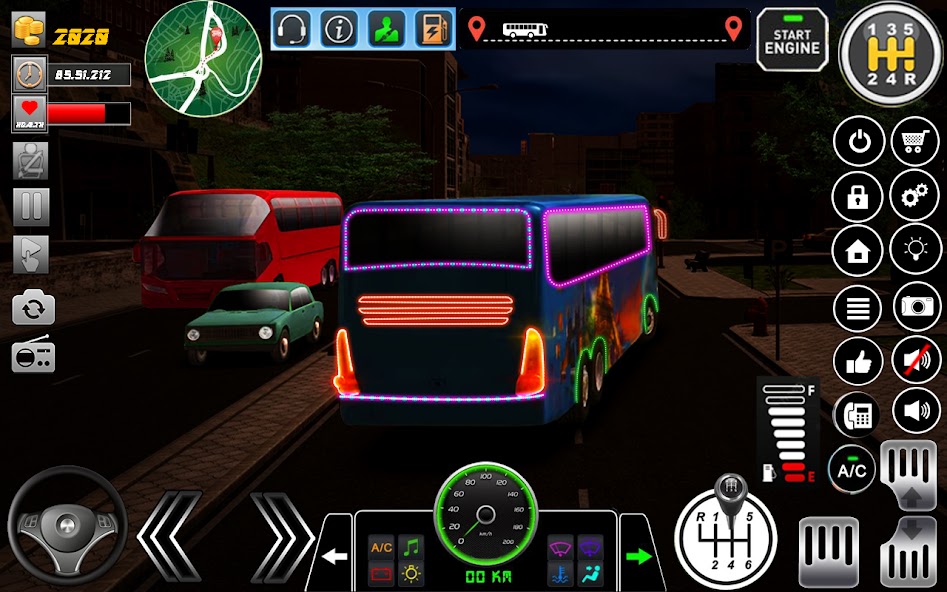Click the headset support icon

(292, 28)
